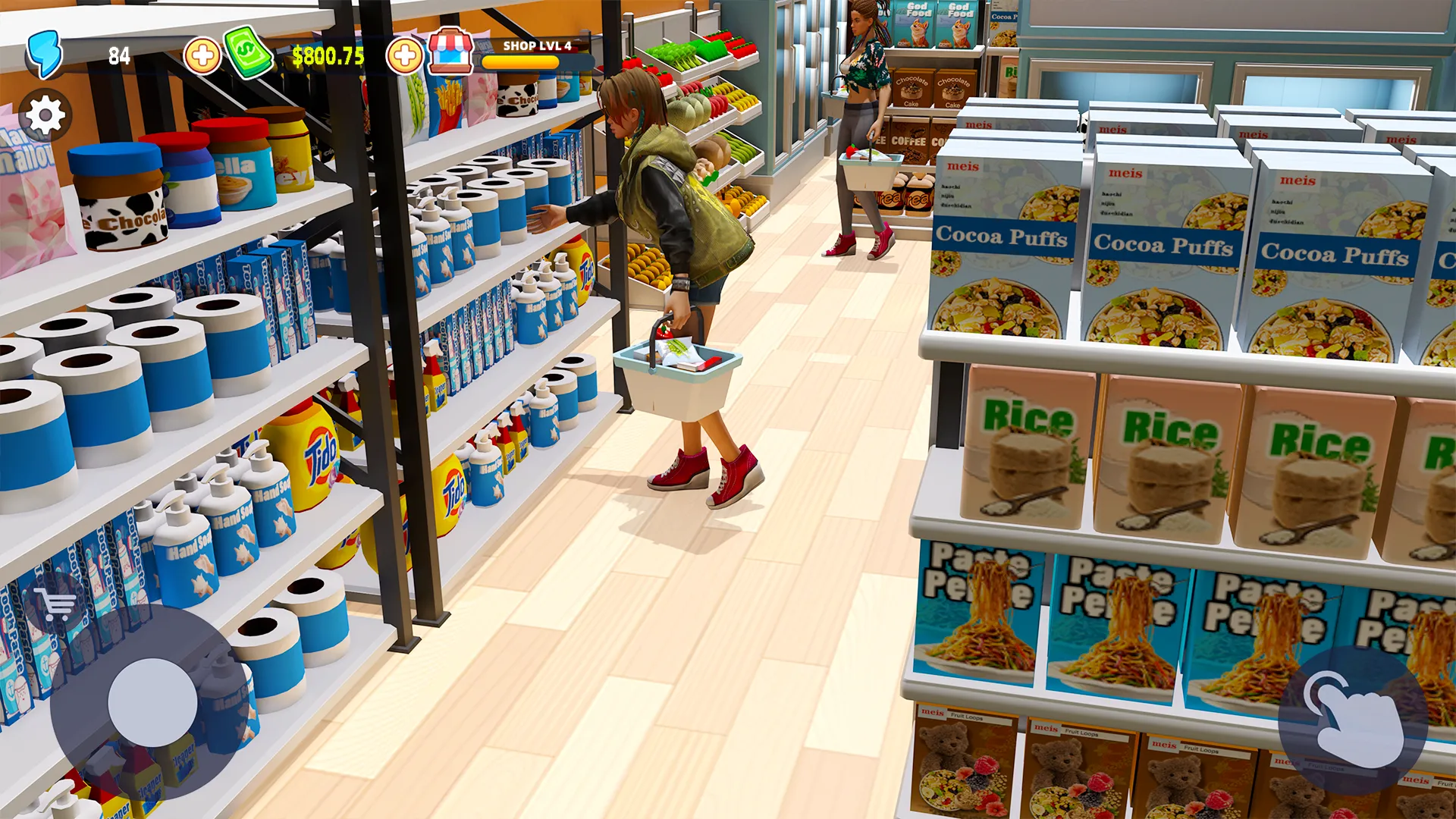
Task: Select the SHOP LVL 4 label
Action: click(535, 45)
